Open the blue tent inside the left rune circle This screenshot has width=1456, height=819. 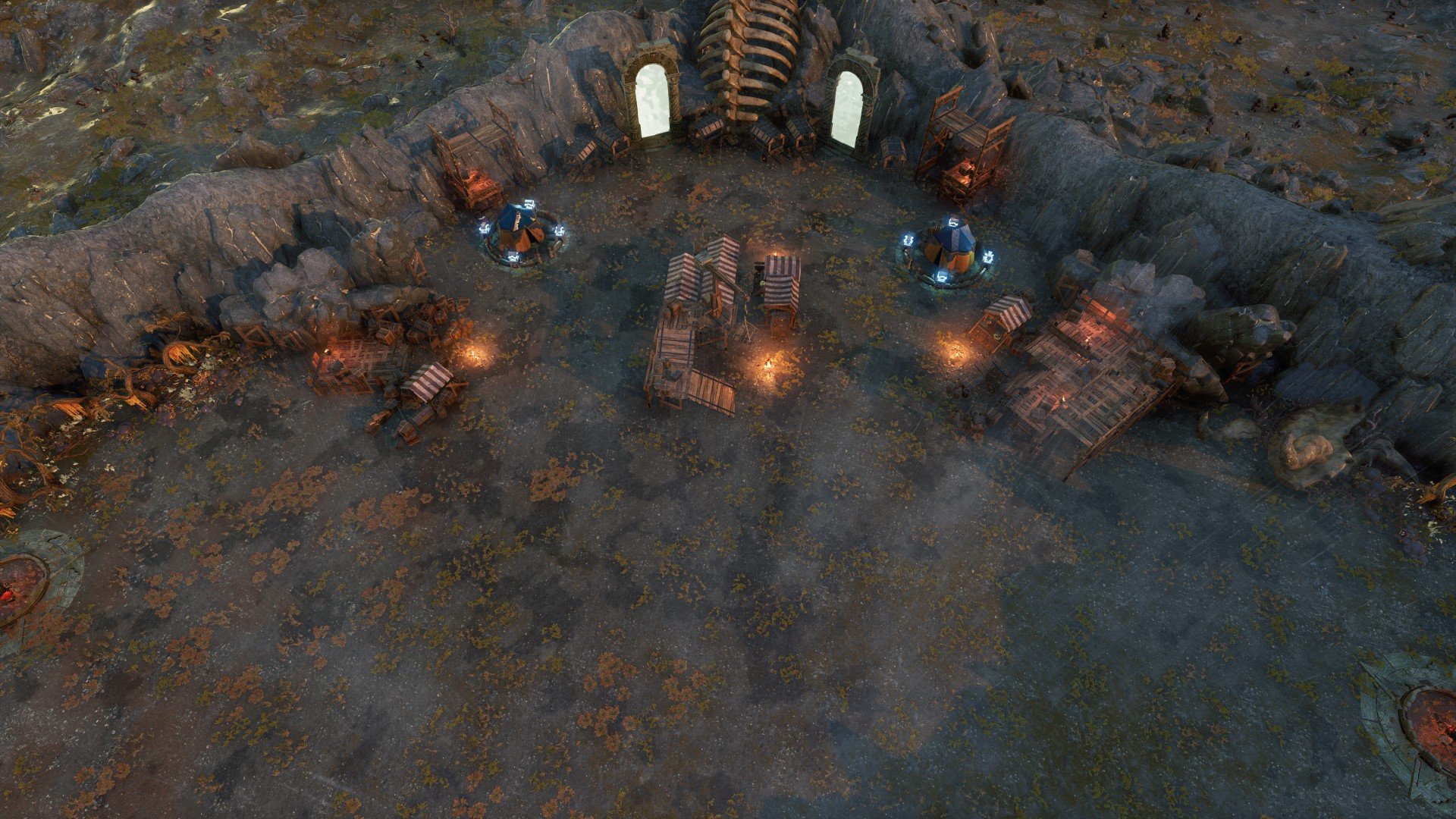pos(518,227)
